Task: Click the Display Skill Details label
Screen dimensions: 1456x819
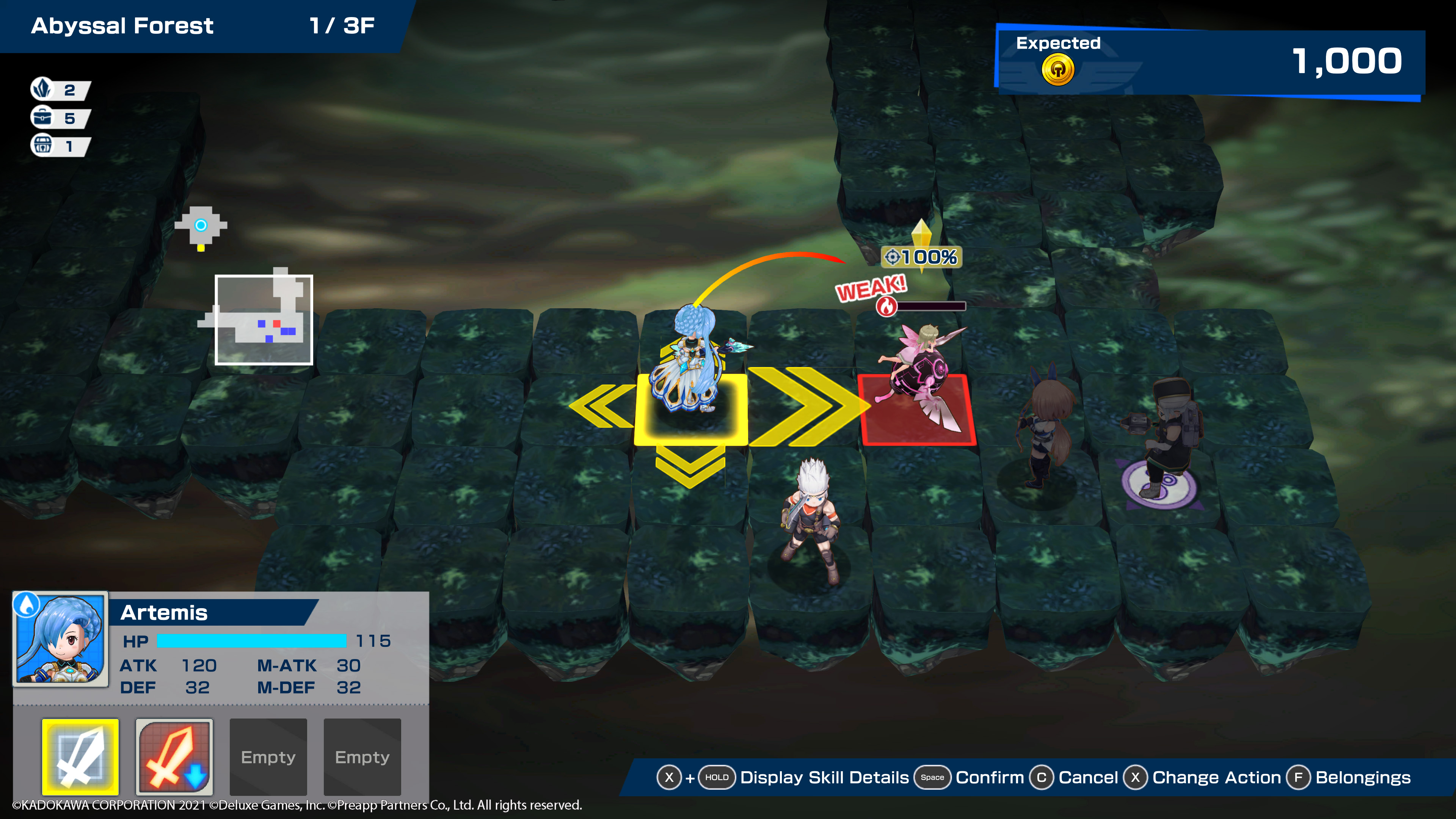Action: [824, 778]
